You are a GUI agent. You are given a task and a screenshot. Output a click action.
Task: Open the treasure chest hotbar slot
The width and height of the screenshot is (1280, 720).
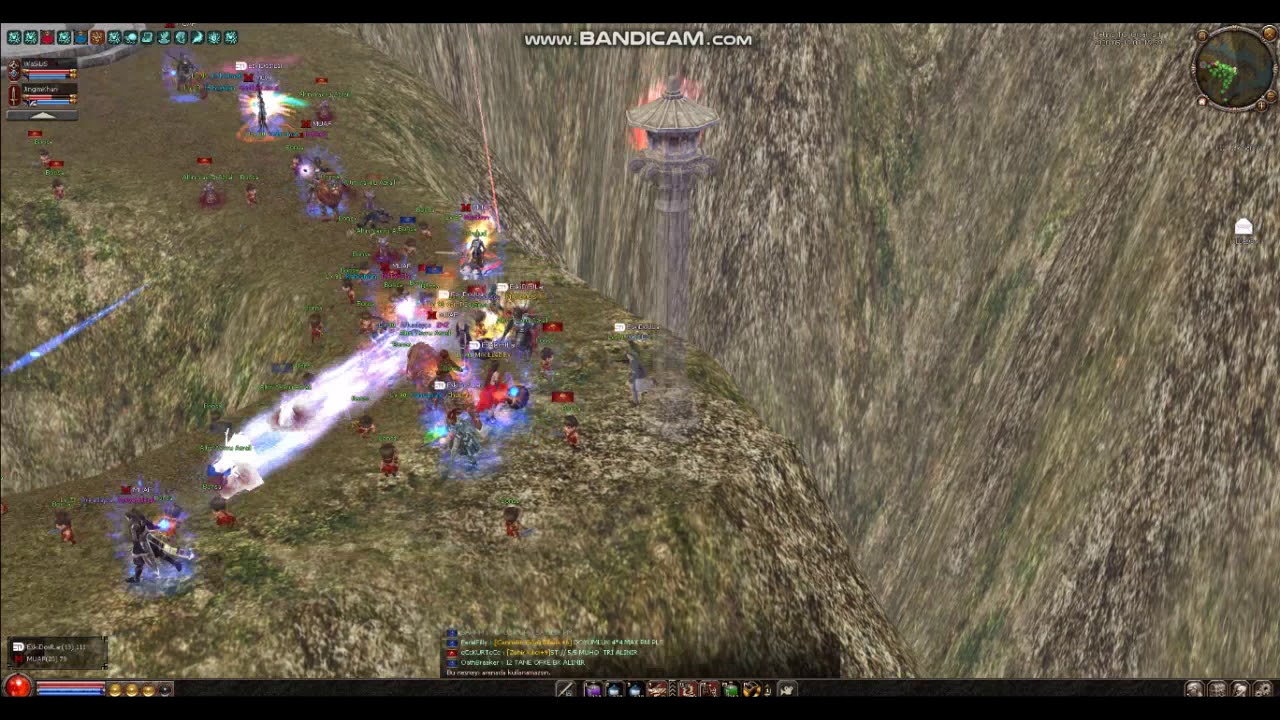tap(752, 689)
